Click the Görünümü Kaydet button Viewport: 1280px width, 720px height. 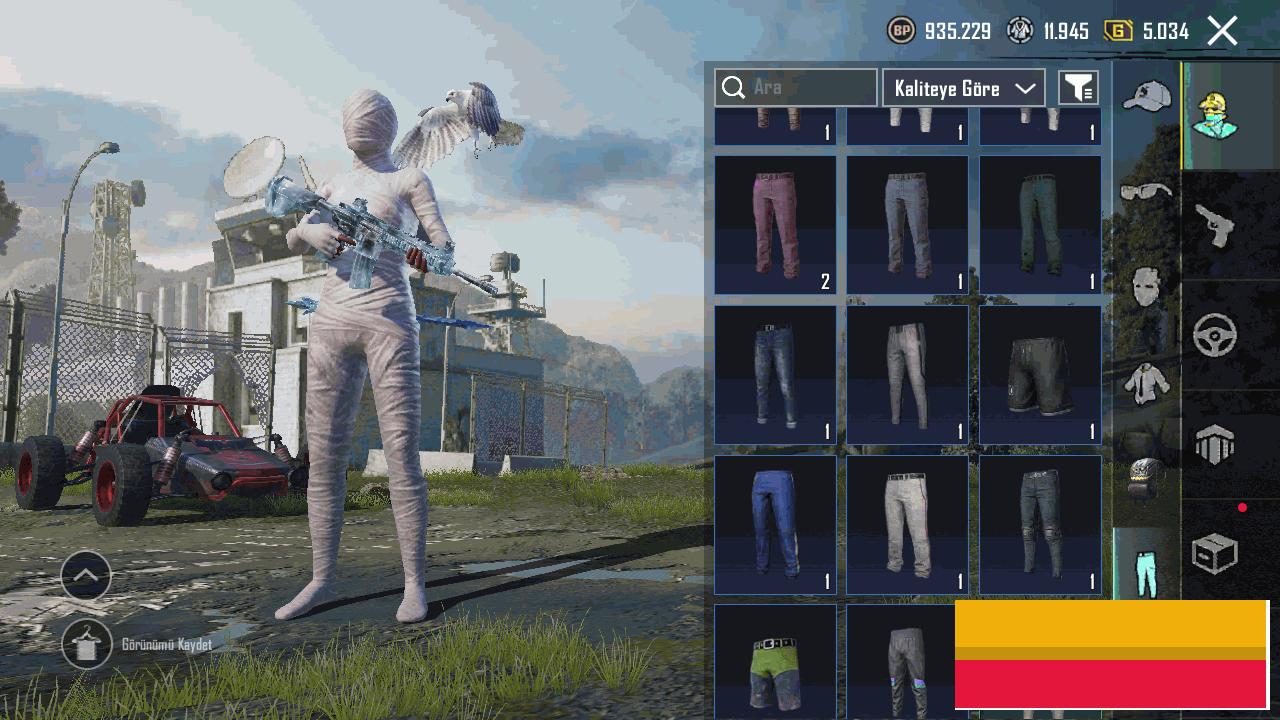click(x=87, y=645)
